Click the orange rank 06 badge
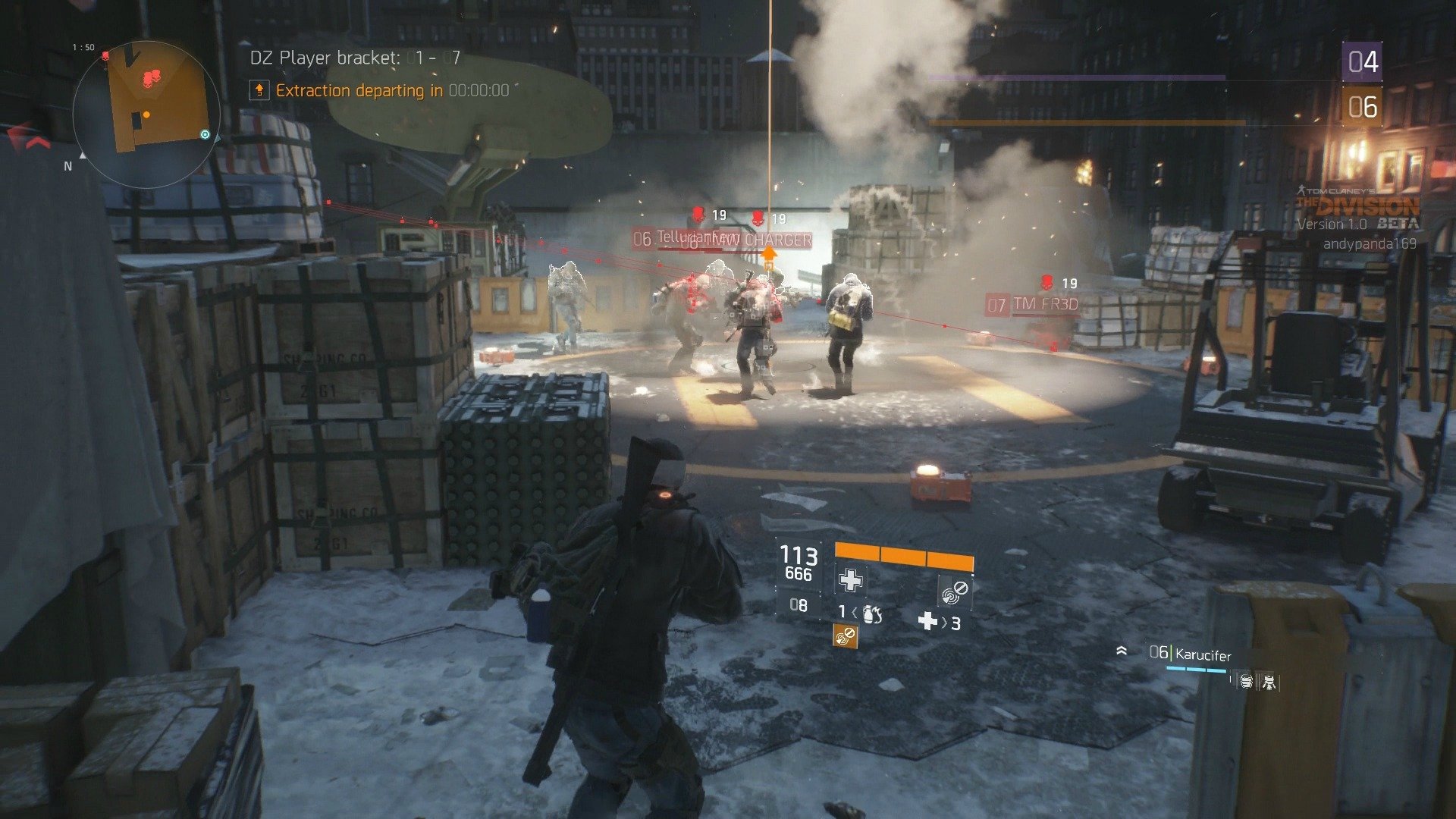The width and height of the screenshot is (1456, 819). tap(1362, 107)
